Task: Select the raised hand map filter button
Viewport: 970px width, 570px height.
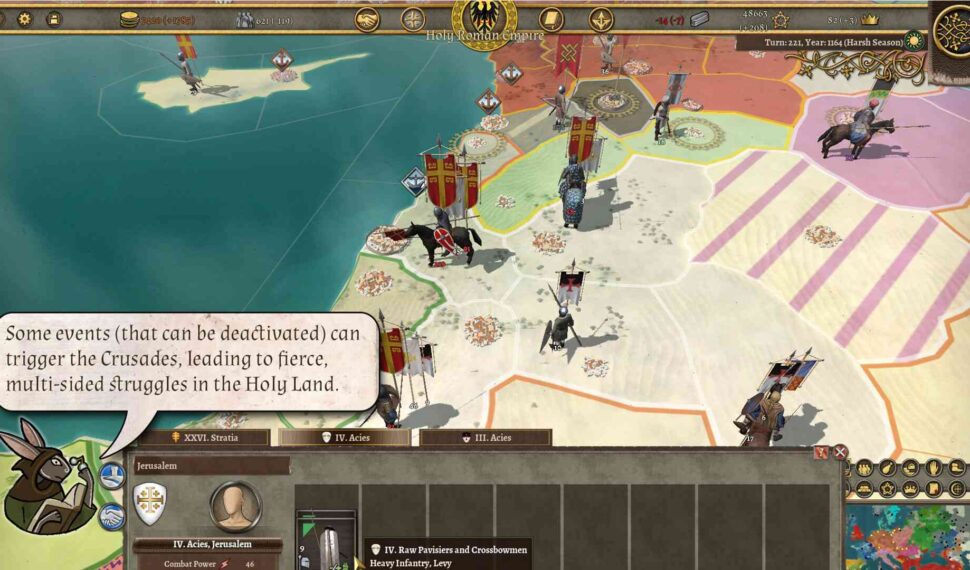Action: click(932, 468)
